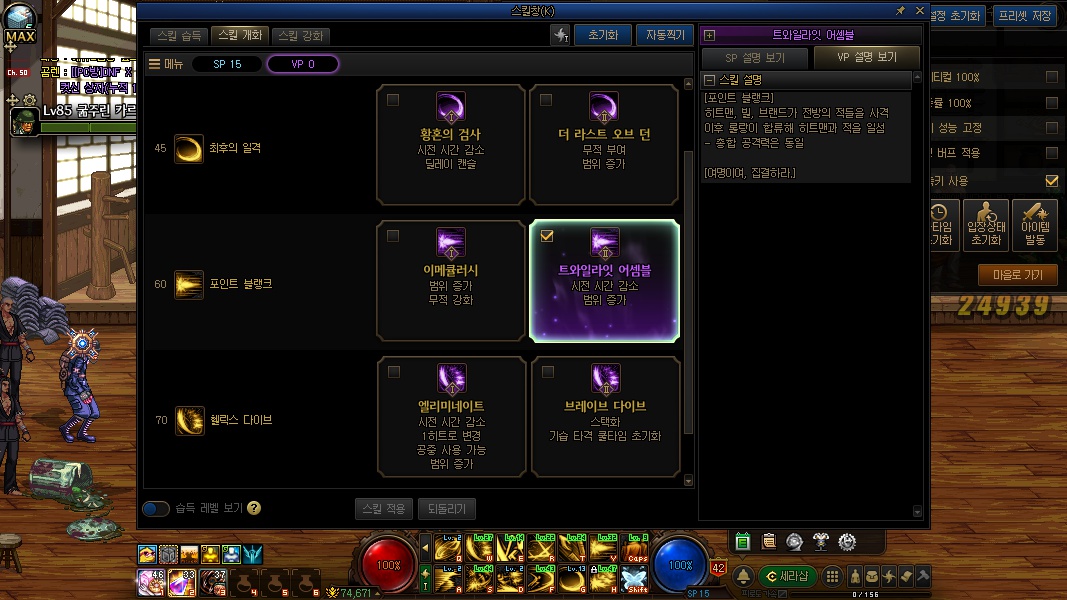
Task: Select the 엘리미네이트 skill card
Action: pos(452,417)
